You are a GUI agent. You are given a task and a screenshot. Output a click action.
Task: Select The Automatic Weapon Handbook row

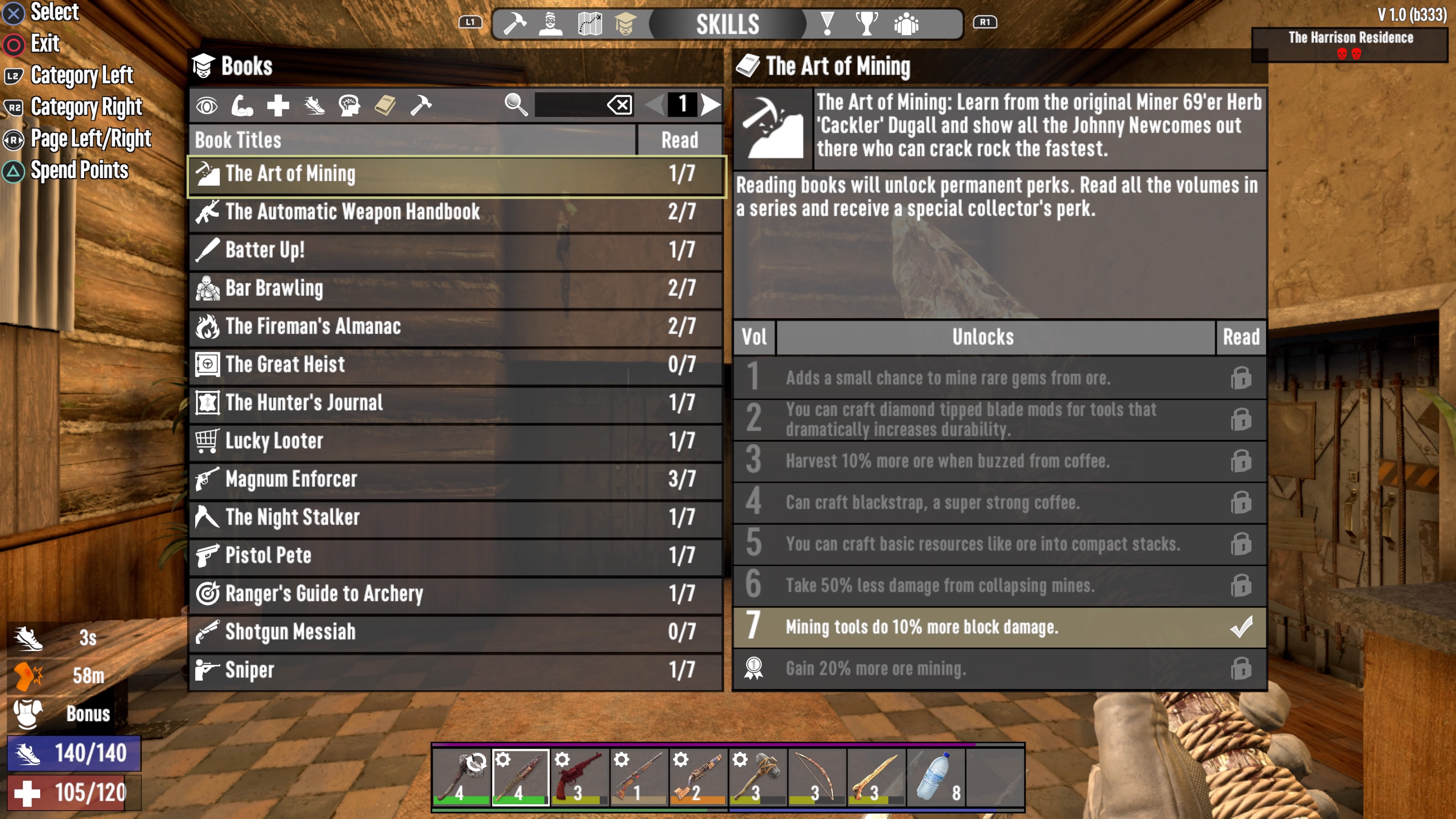coord(455,212)
